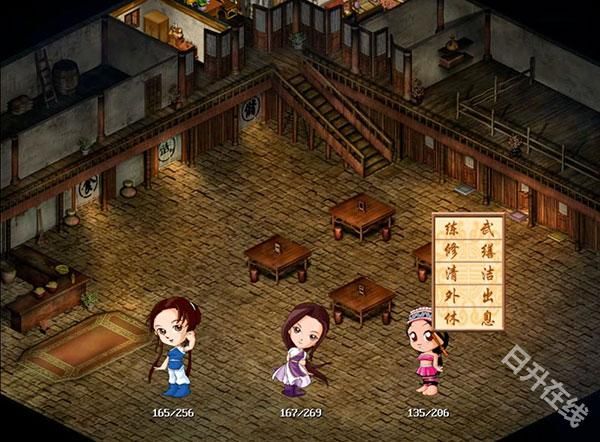Image resolution: width=600 pixels, height=442 pixels.
Task: Choose the 休息 (rest) menu option
Action: pyautogui.click(x=468, y=317)
